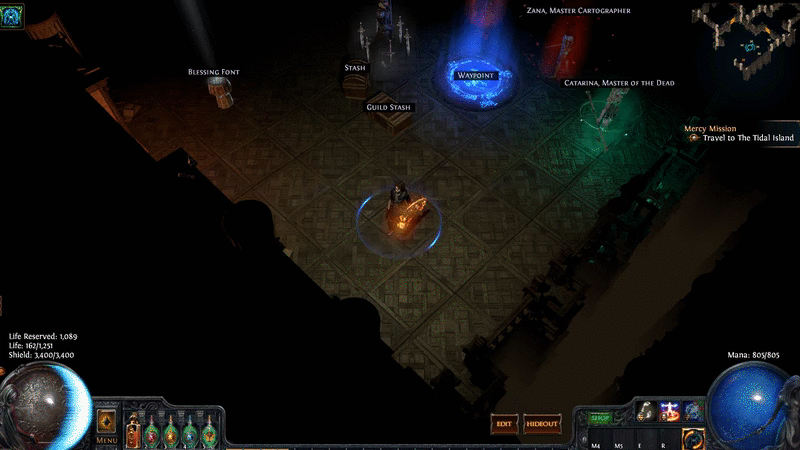The width and height of the screenshot is (800, 450).
Task: Activate the orange swirl skill icon
Action: (x=692, y=437)
